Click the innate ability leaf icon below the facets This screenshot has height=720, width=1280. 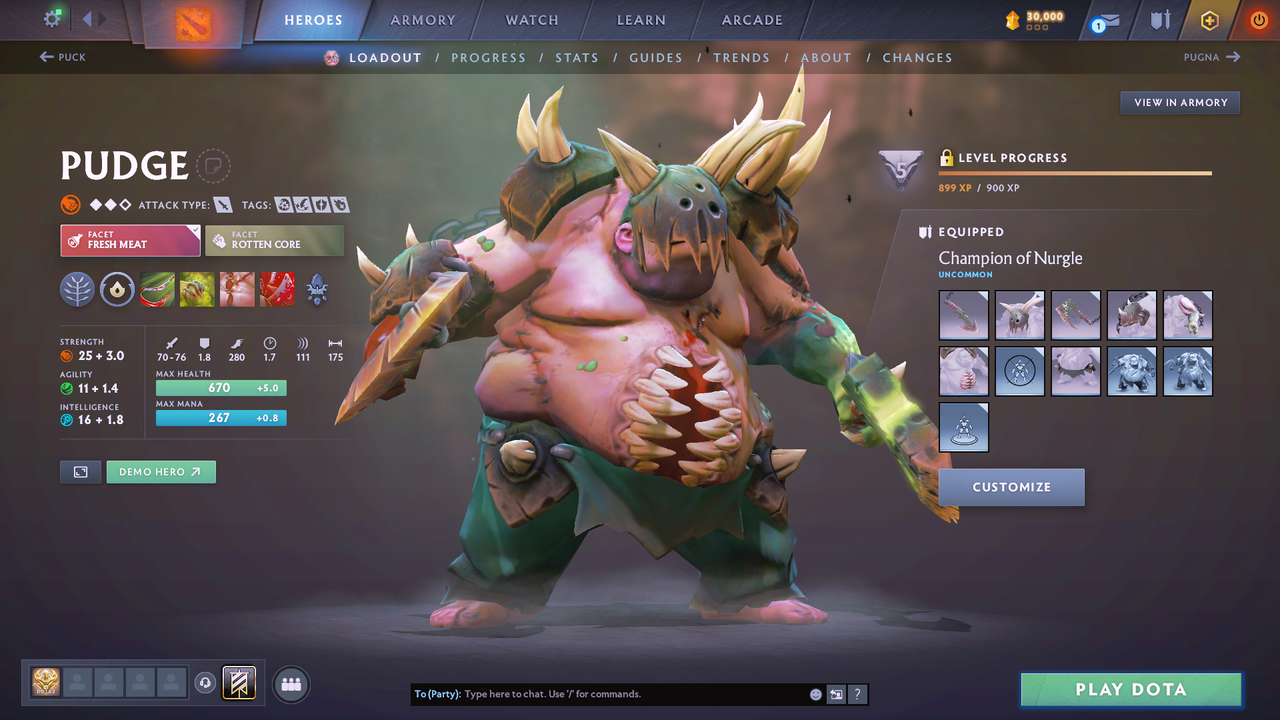[x=77, y=289]
